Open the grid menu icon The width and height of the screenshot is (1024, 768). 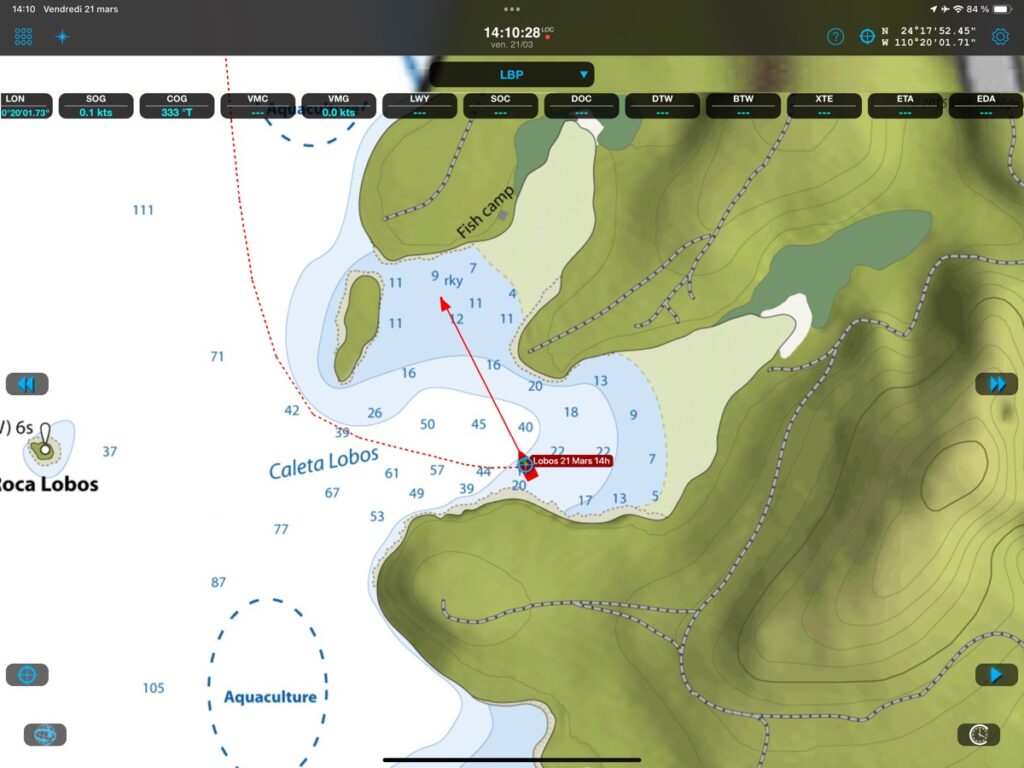pyautogui.click(x=23, y=37)
